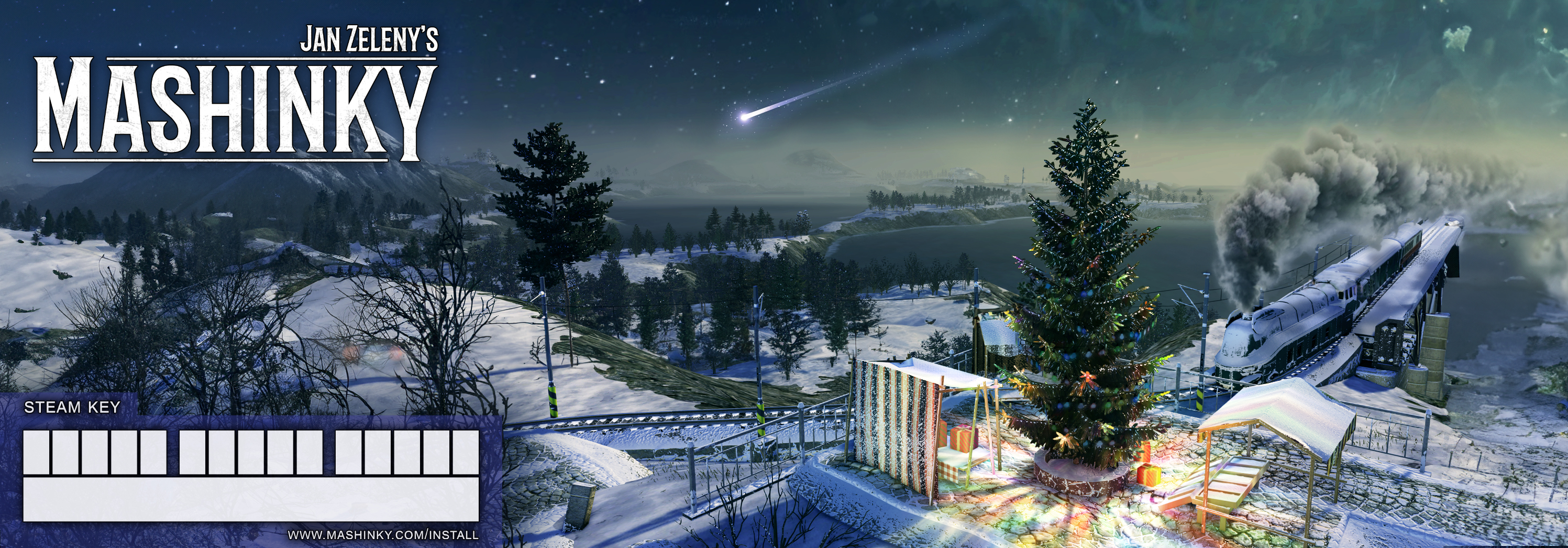This screenshot has width=1568, height=548.
Task: Click the wide blank field below the key boxes
Action: [x=251, y=499]
